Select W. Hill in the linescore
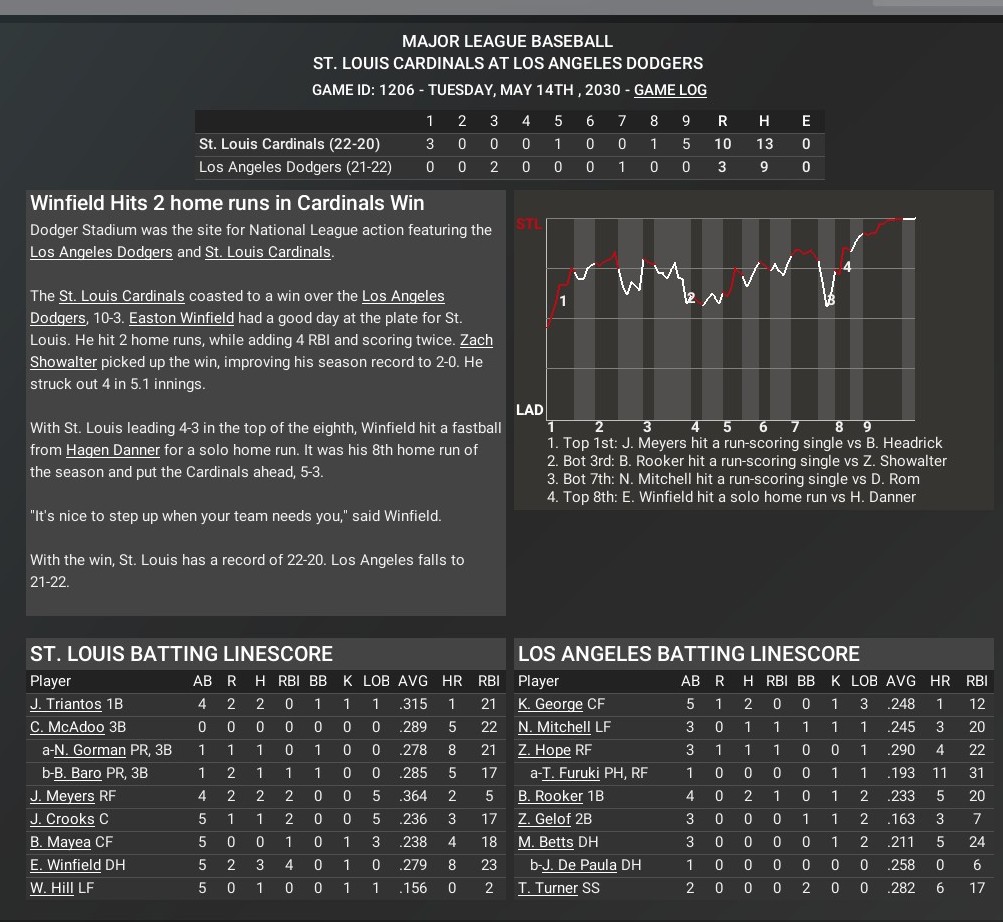This screenshot has width=1003, height=922. [52, 889]
